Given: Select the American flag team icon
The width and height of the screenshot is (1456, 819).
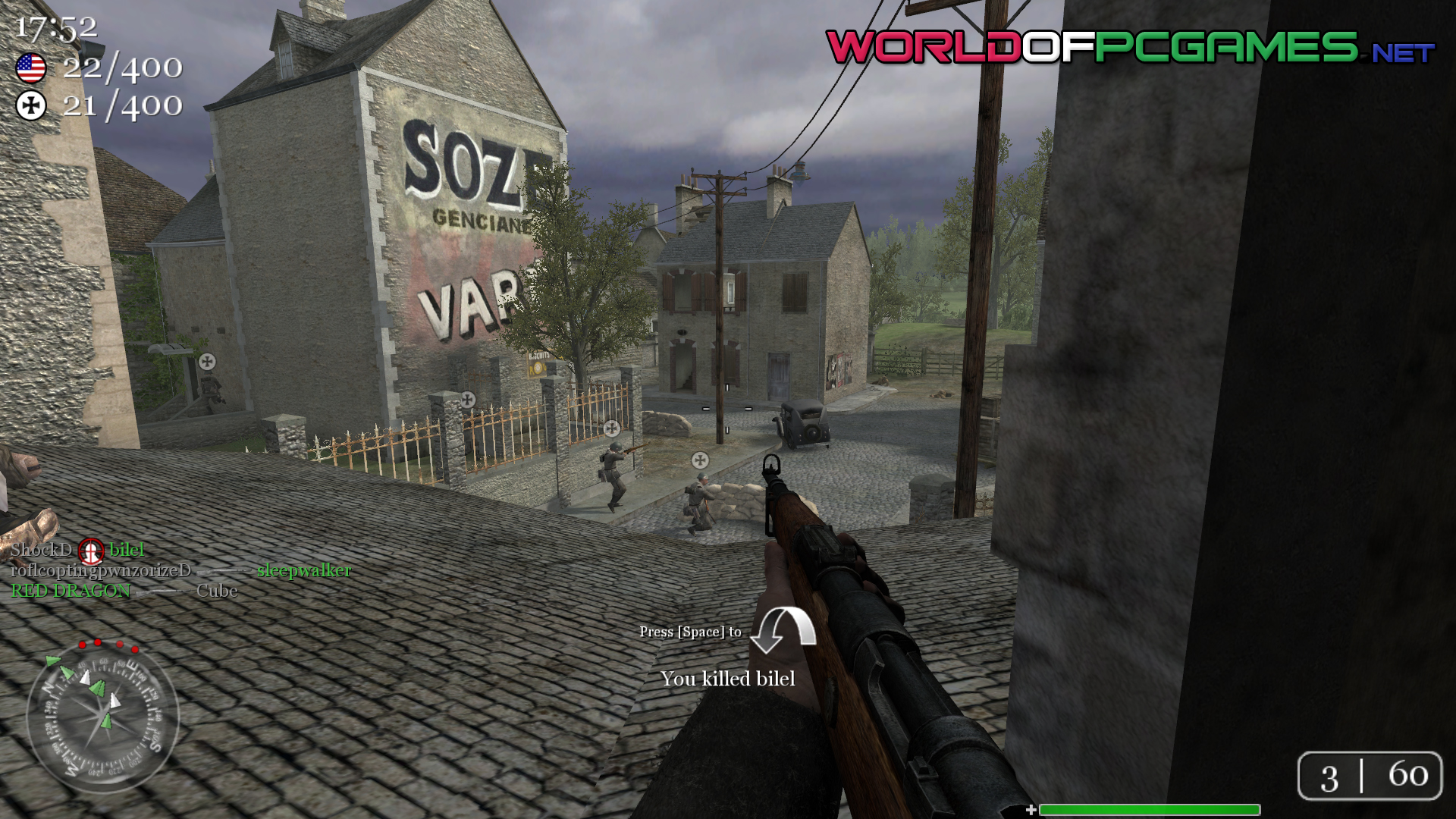Looking at the screenshot, I should coord(31,68).
